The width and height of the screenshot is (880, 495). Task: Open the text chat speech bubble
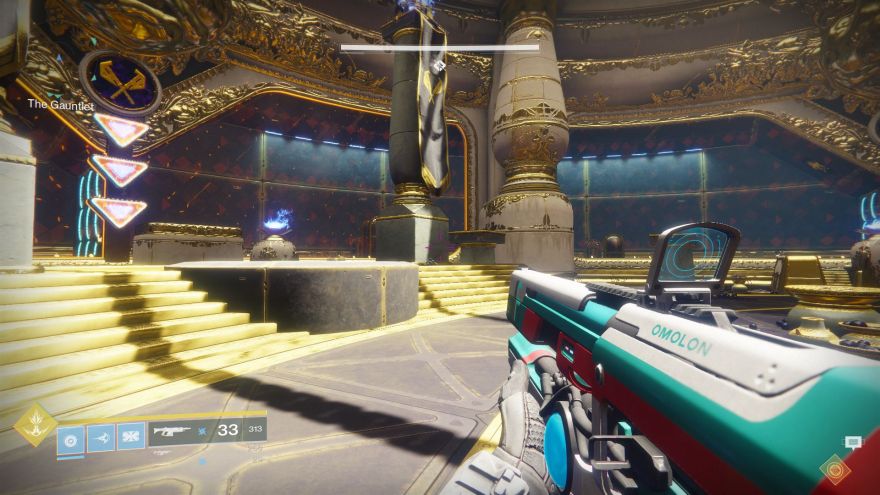point(852,442)
